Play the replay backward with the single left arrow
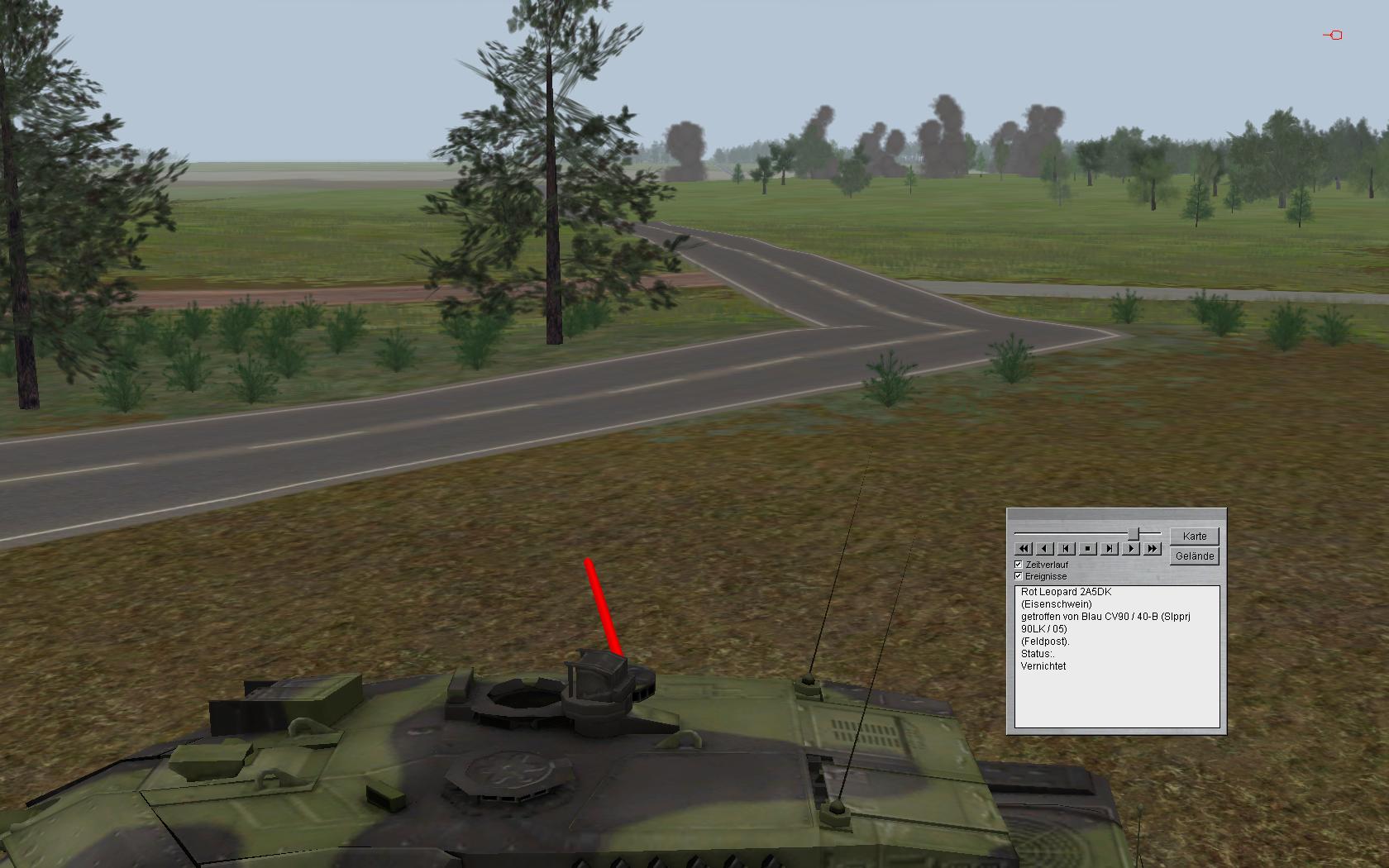The width and height of the screenshot is (1389, 868). click(x=1045, y=548)
